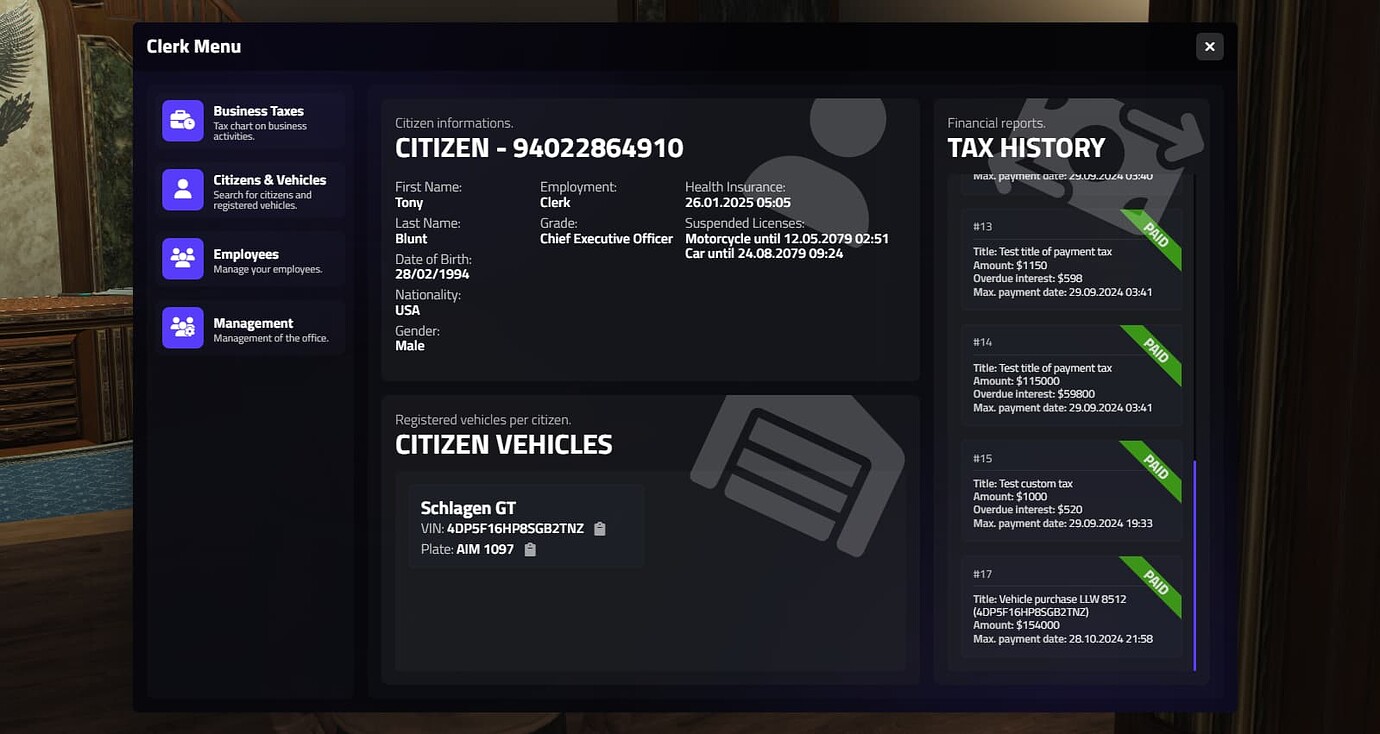Copy the VIN using its clipboard icon
The height and width of the screenshot is (734, 1380).
click(599, 528)
